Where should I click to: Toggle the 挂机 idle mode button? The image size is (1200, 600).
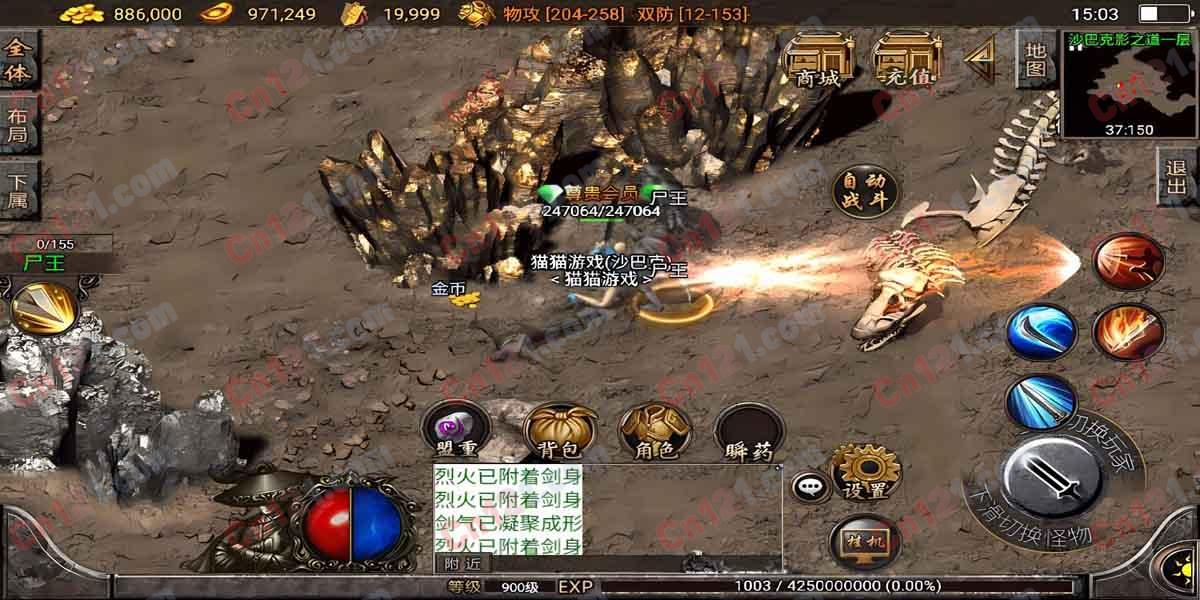click(864, 542)
